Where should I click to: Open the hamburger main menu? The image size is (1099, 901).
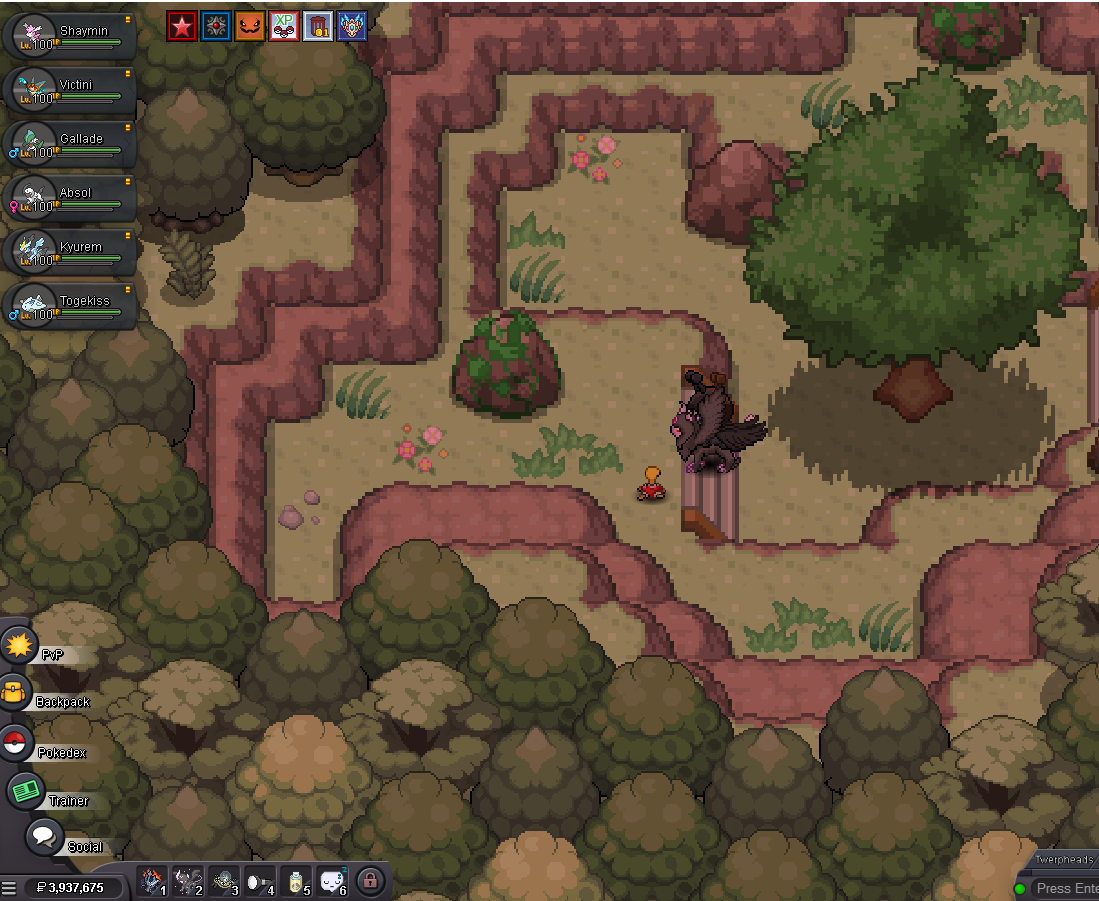coord(9,887)
